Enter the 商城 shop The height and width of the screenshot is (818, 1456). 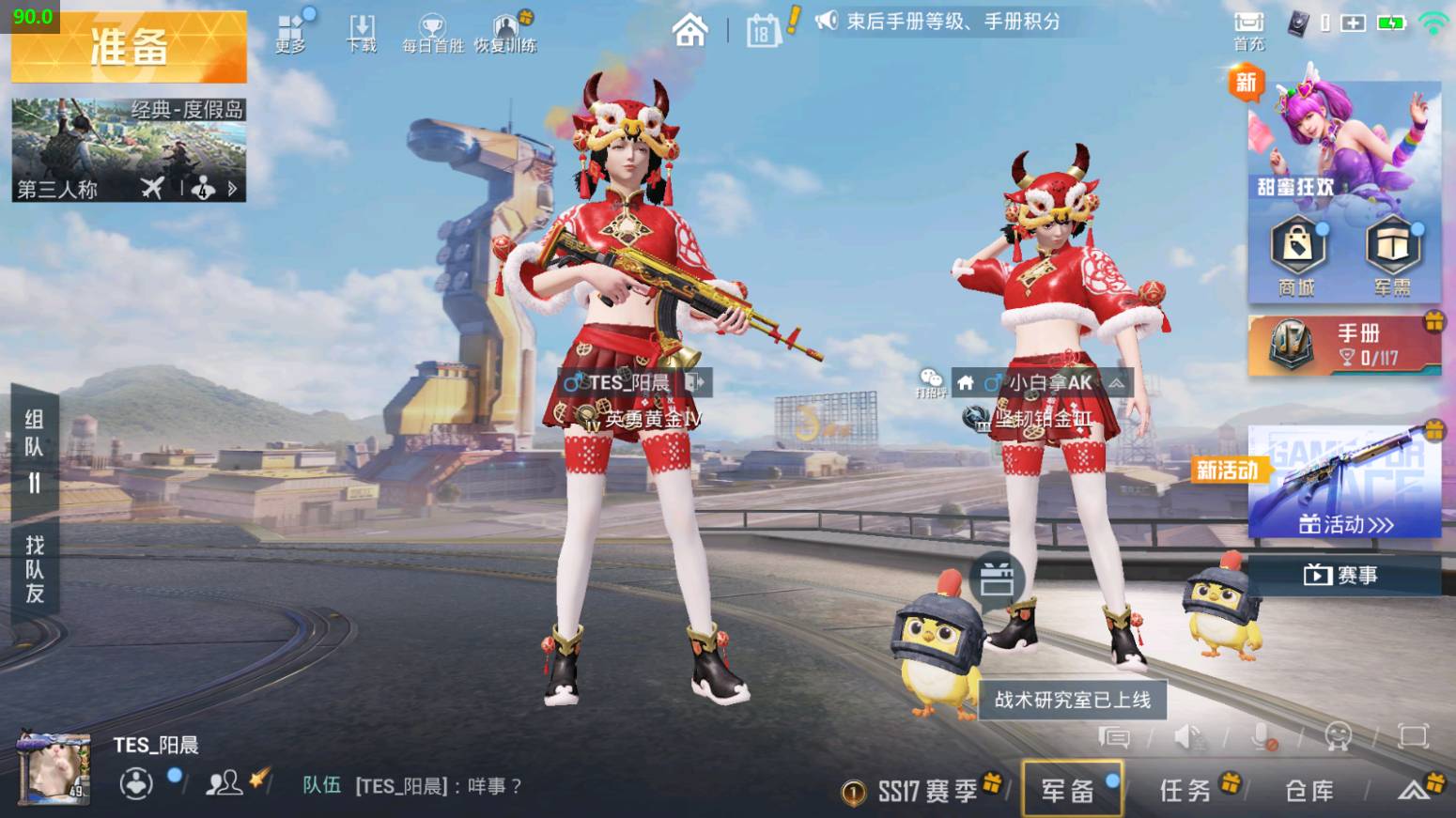(1296, 255)
